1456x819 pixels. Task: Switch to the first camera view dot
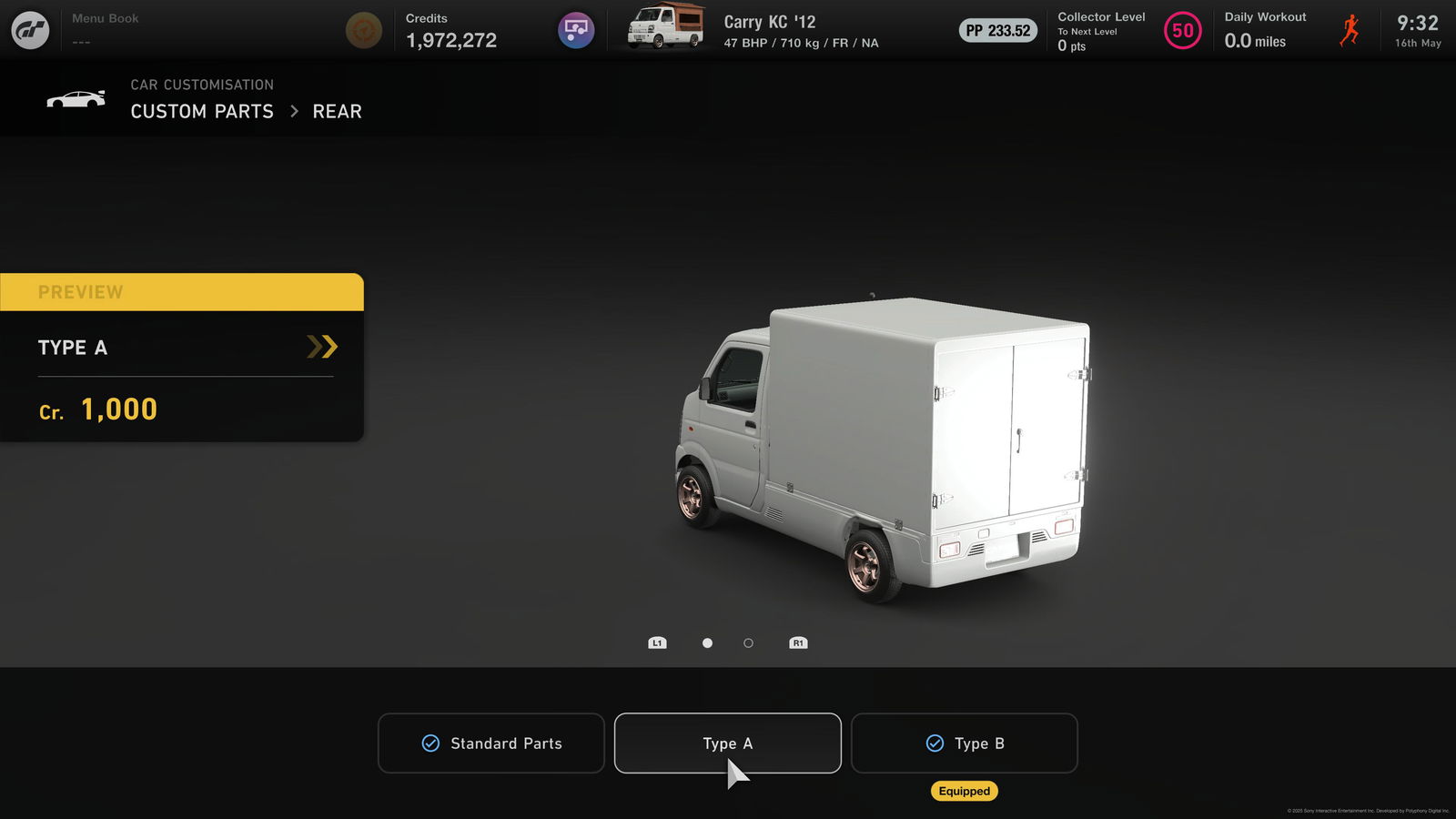pos(707,643)
